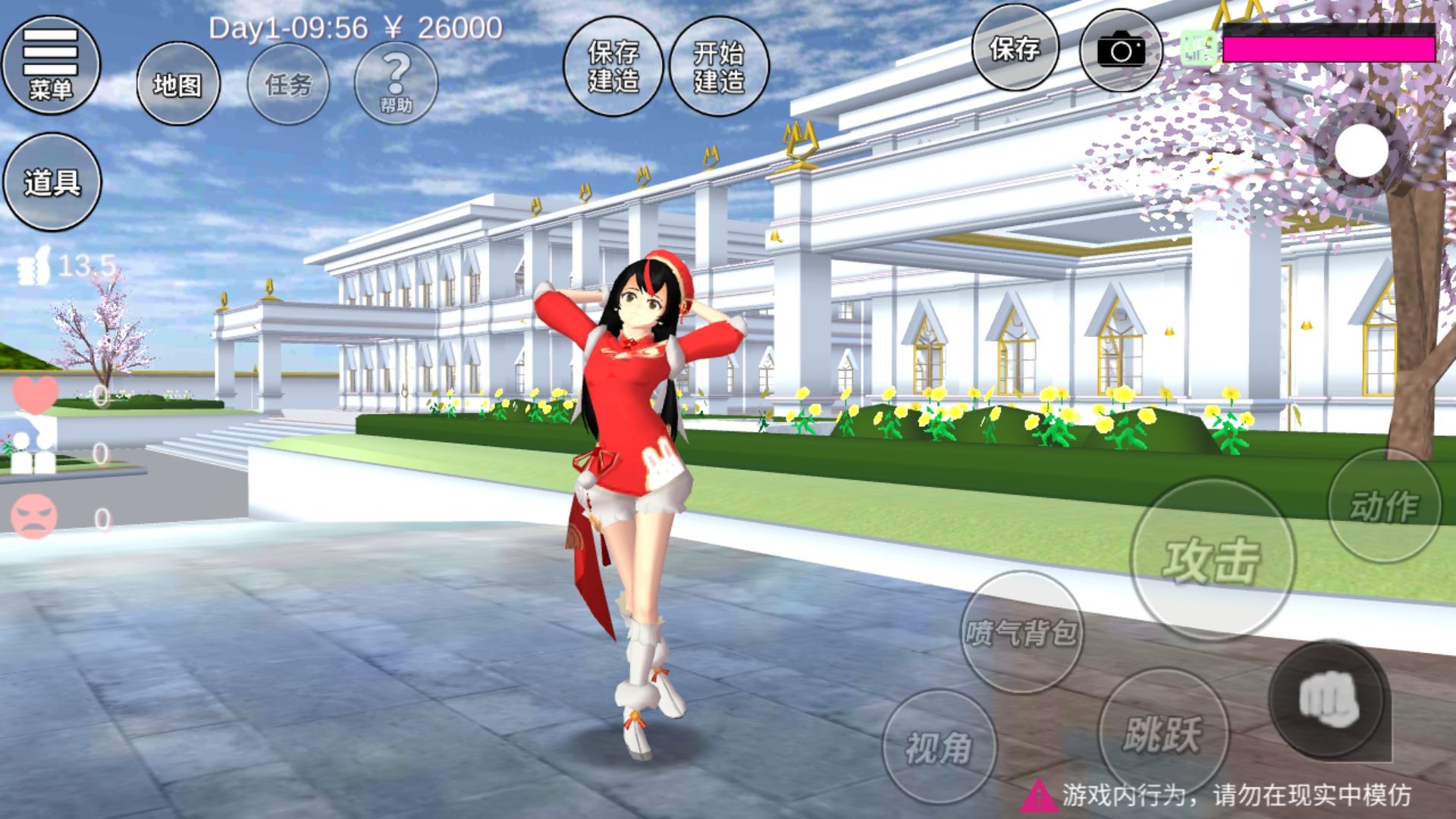Start building with 开始建造
Screen dimensions: 1456x819
click(719, 67)
